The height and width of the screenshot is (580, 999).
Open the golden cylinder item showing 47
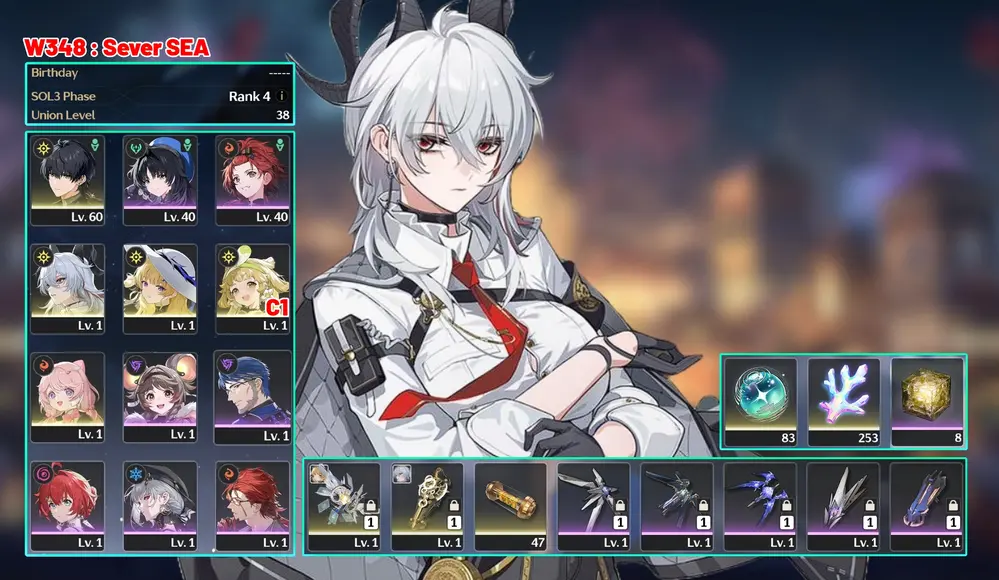pyautogui.click(x=510, y=506)
